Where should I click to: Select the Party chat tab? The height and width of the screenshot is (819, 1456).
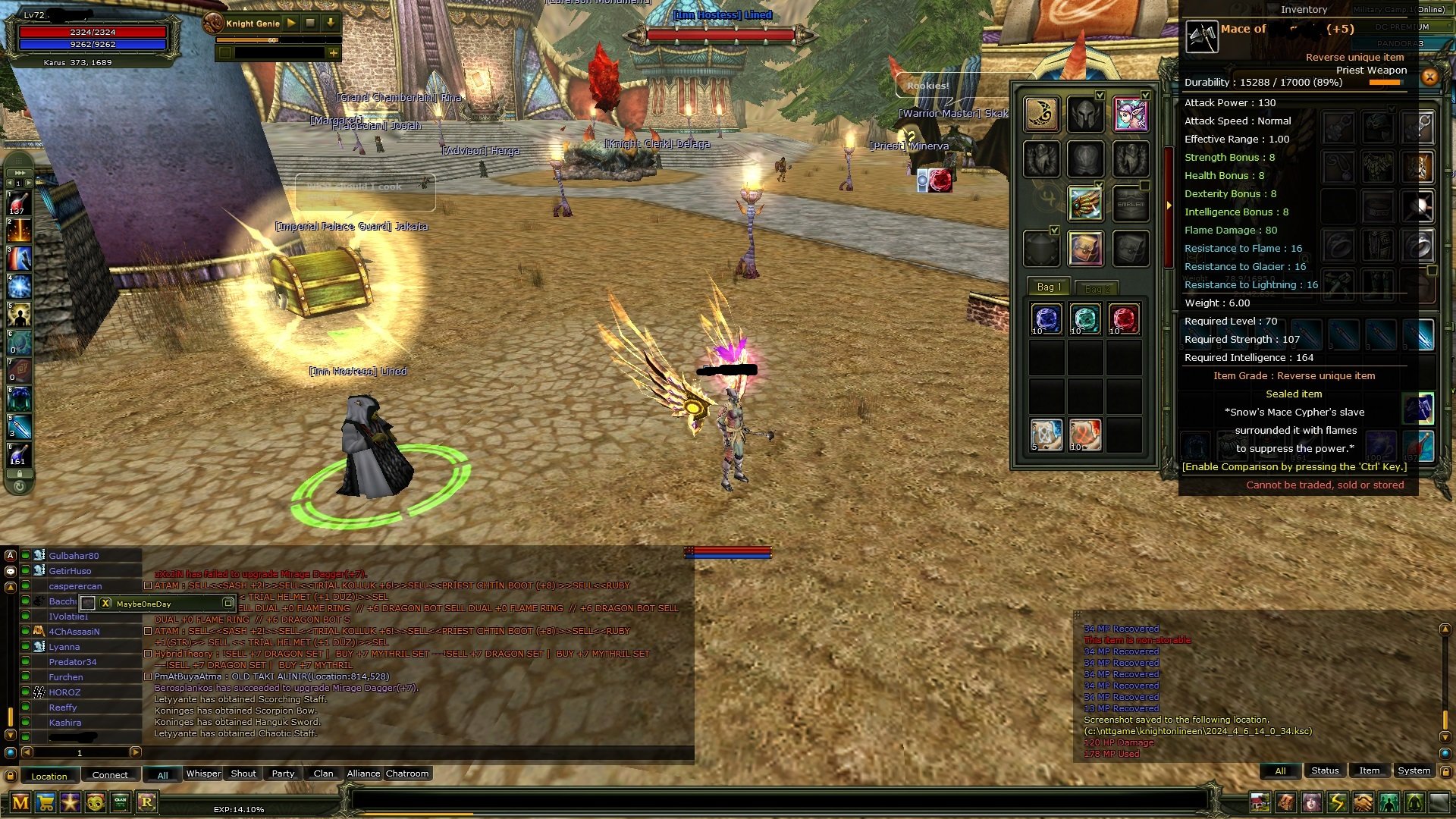coord(282,773)
